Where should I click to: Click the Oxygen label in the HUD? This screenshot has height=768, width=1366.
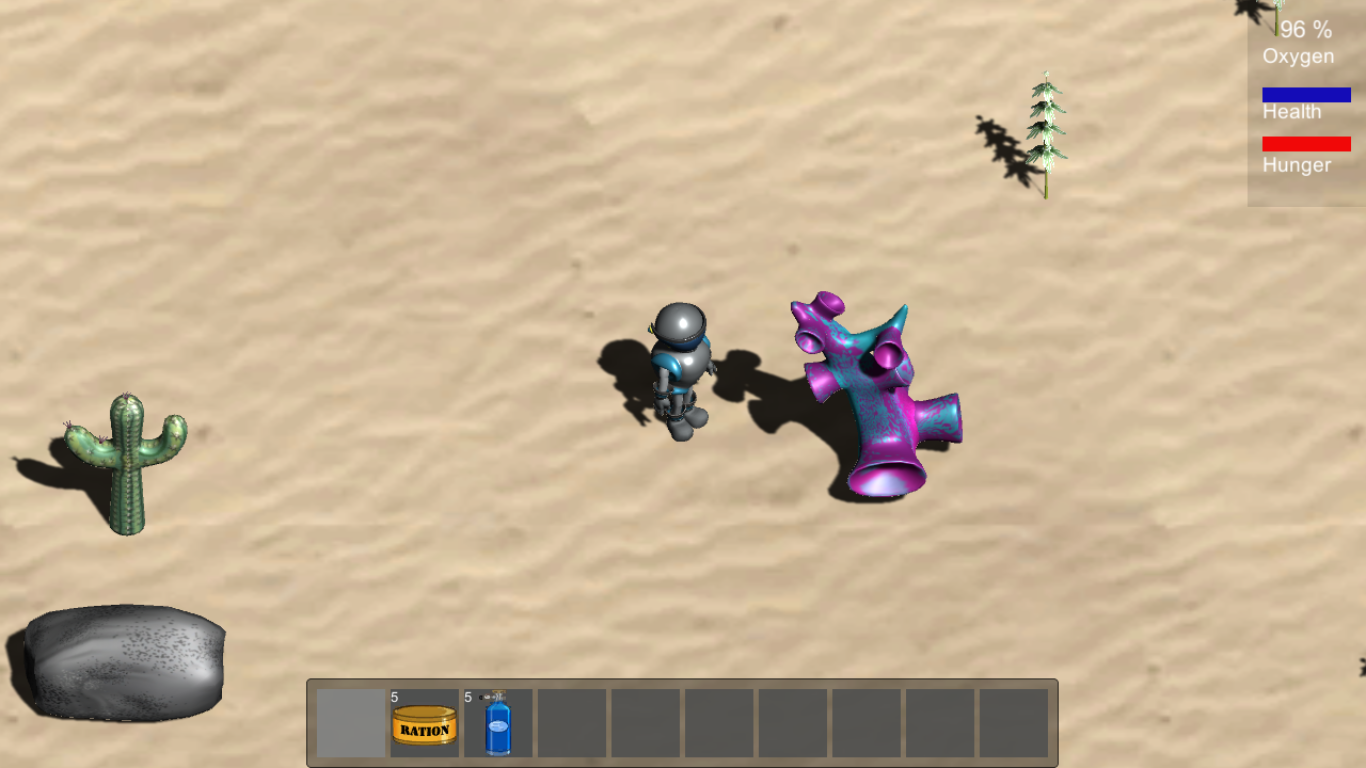pos(1297,57)
